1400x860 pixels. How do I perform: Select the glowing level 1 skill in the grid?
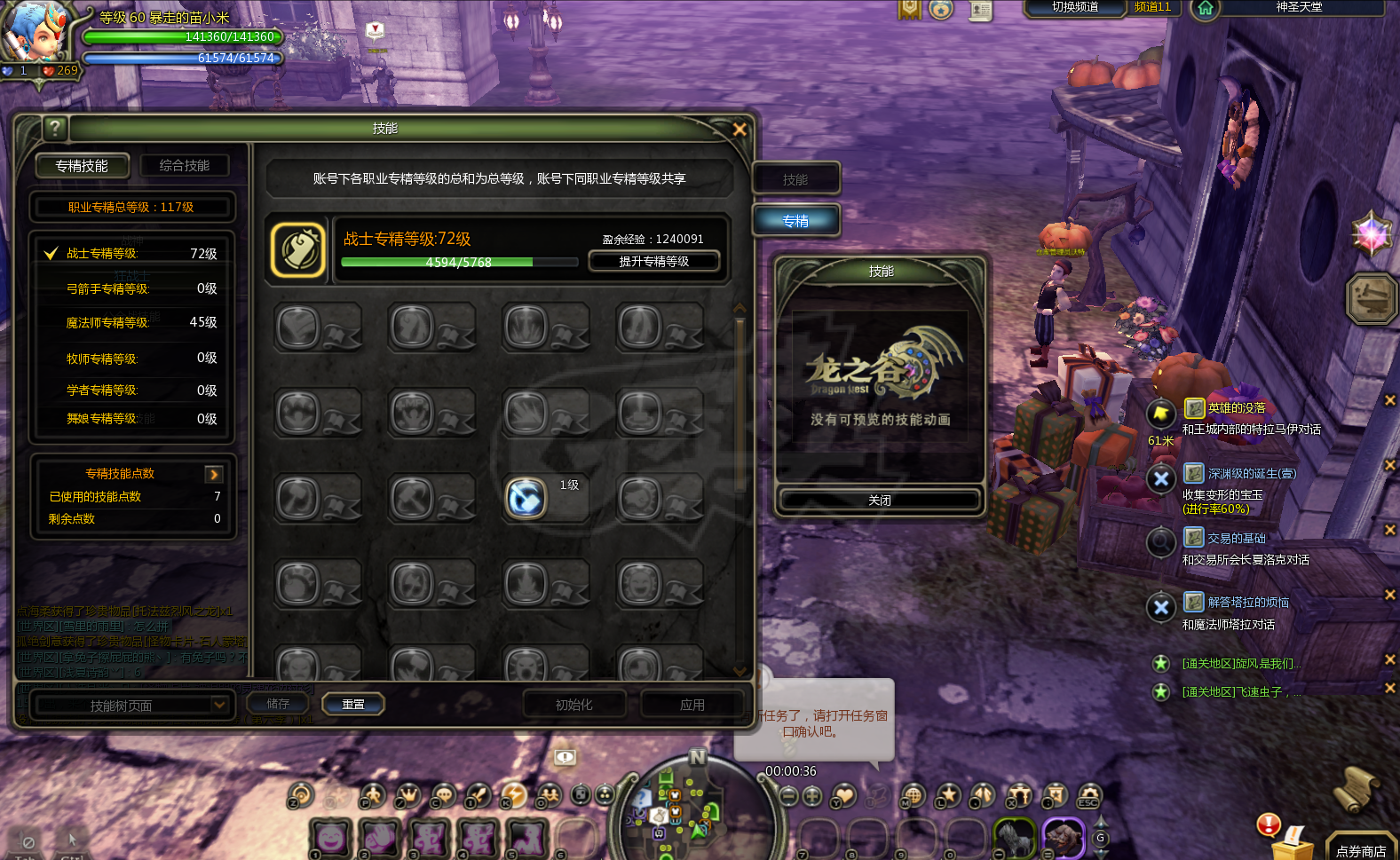coord(525,498)
